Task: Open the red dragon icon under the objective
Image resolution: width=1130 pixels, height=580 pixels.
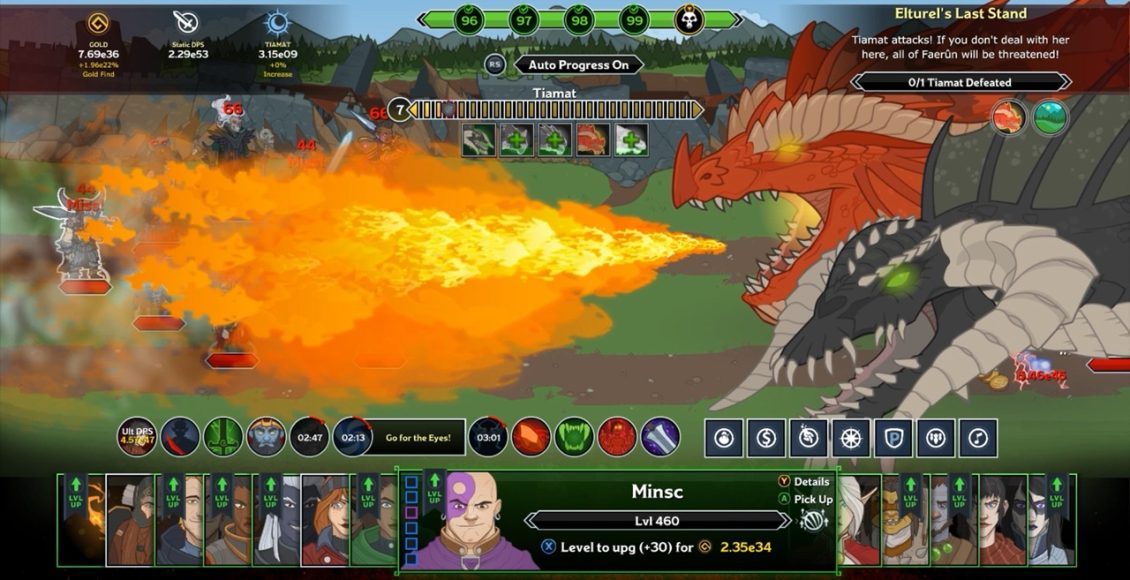Action: (1009, 117)
